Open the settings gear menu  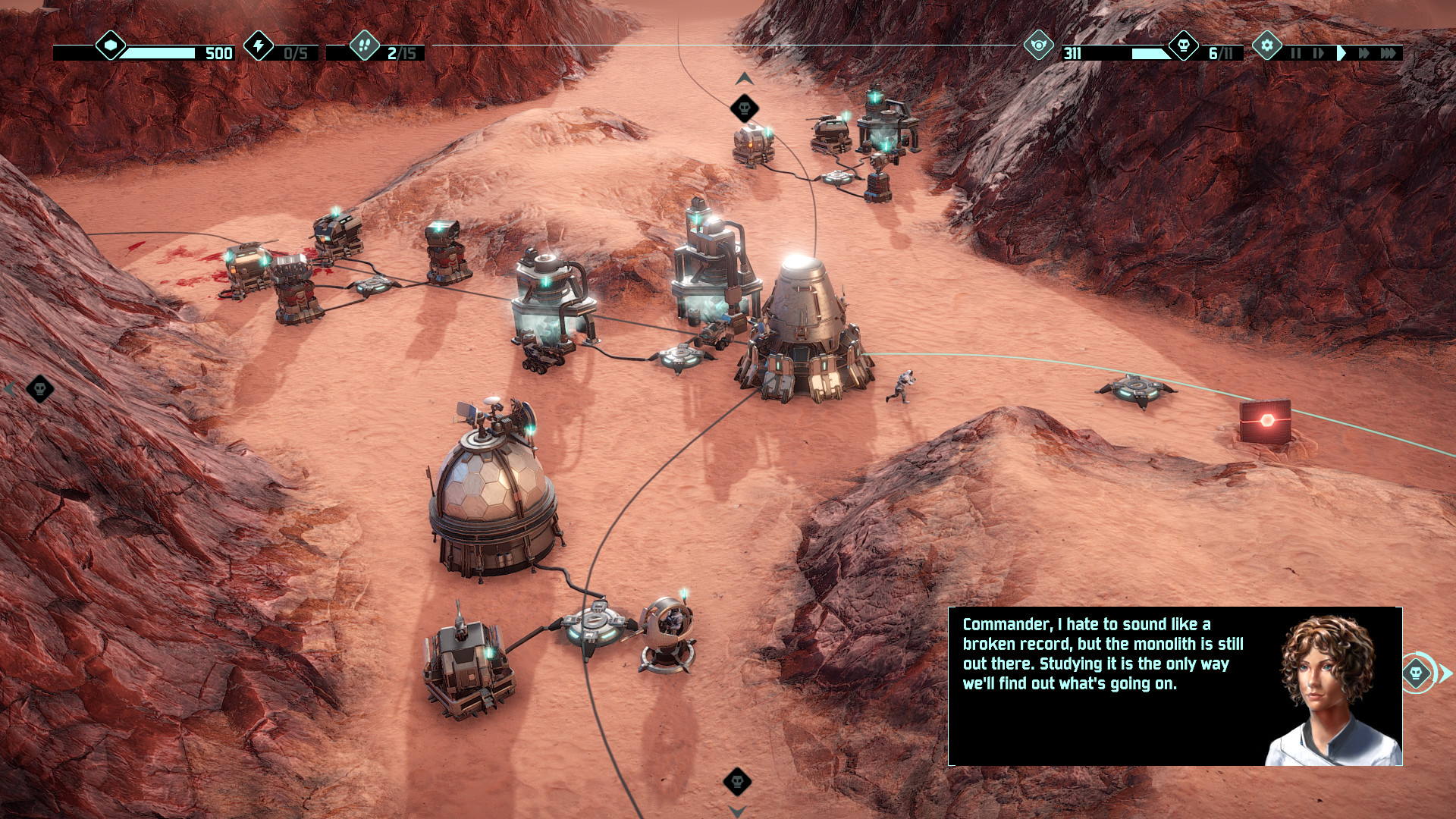pos(1267,45)
